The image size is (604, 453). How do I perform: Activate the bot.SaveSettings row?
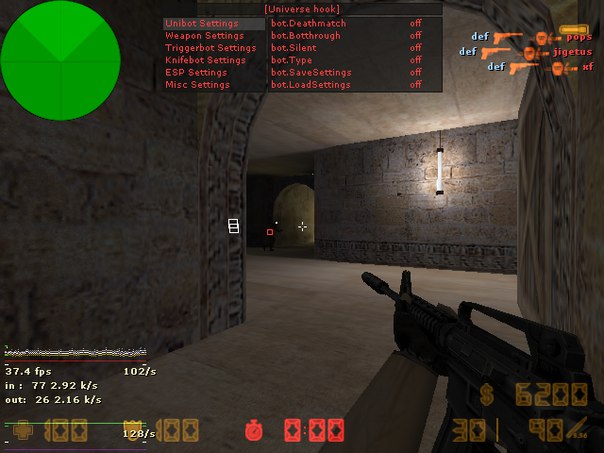[x=310, y=72]
